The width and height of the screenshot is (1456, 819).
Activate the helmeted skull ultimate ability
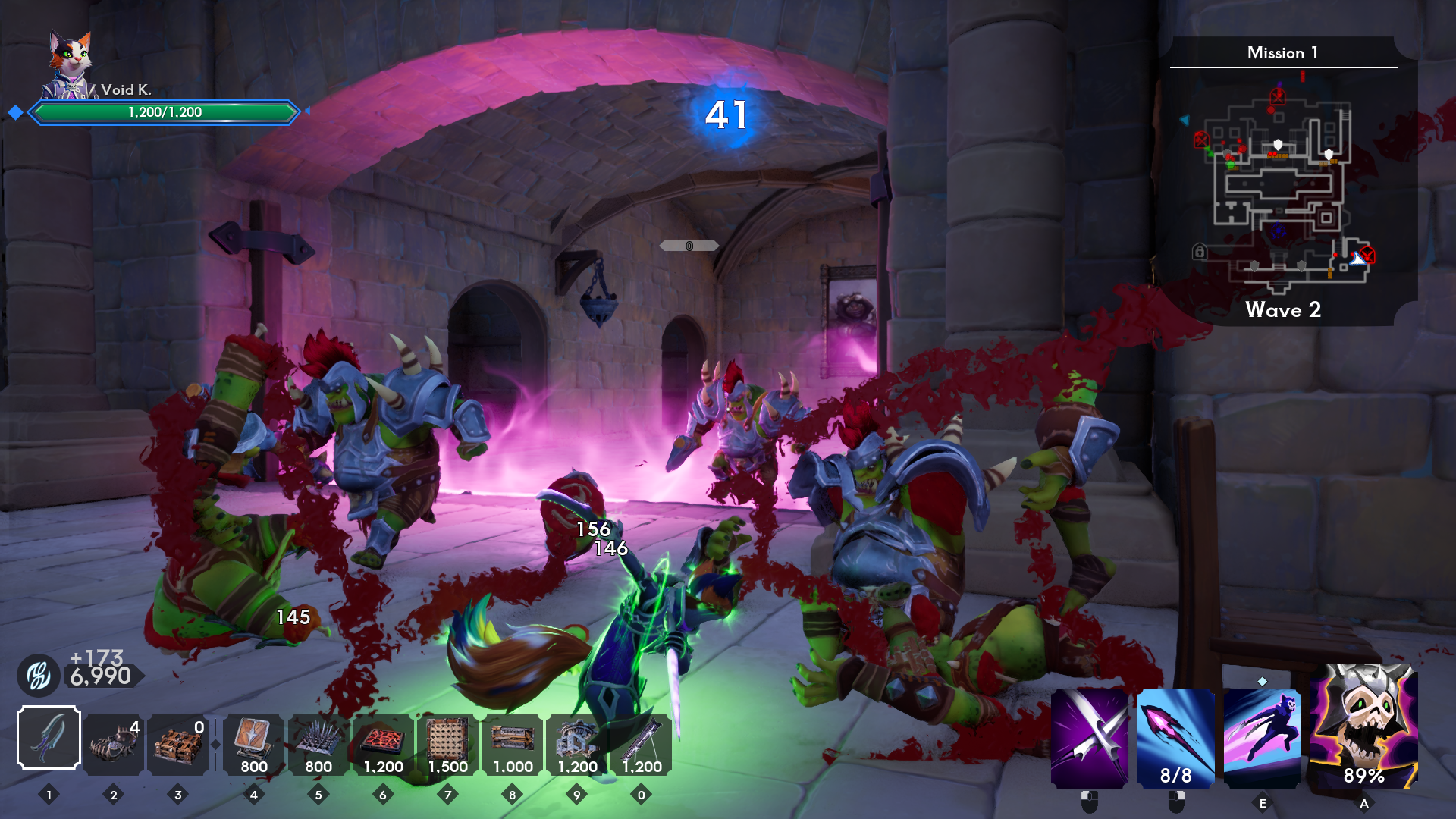tap(1363, 726)
